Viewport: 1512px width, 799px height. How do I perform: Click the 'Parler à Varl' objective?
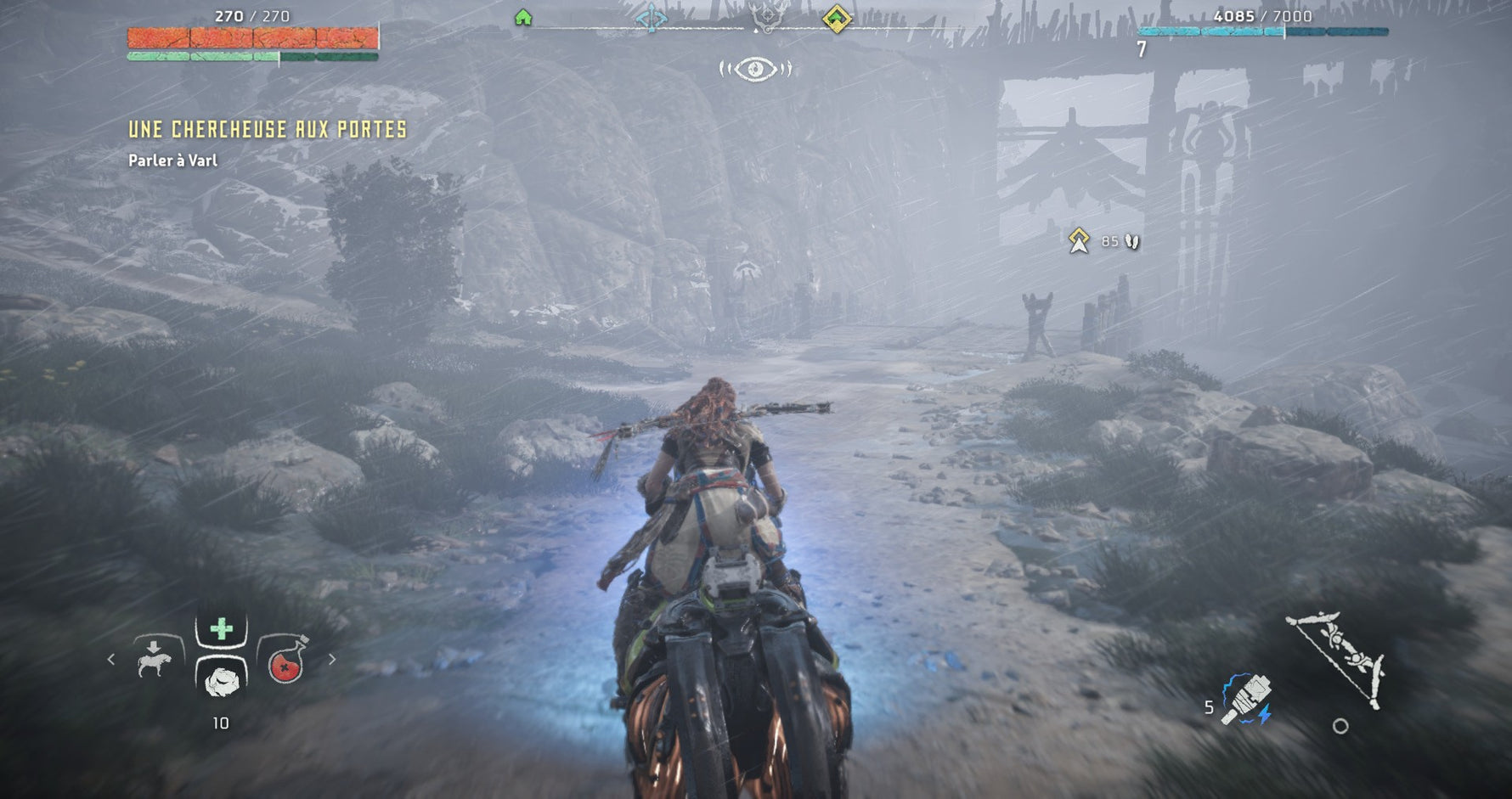pos(172,160)
